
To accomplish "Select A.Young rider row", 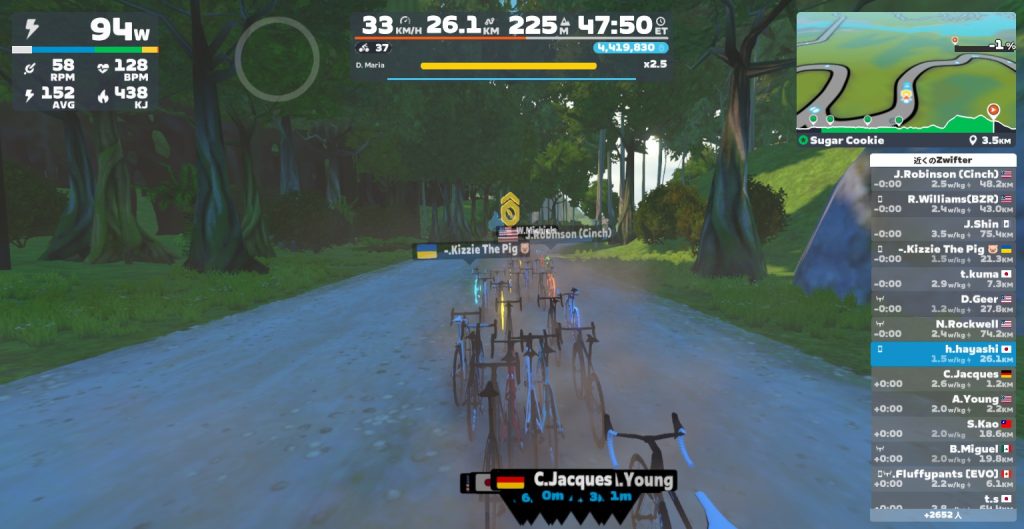I will point(943,404).
